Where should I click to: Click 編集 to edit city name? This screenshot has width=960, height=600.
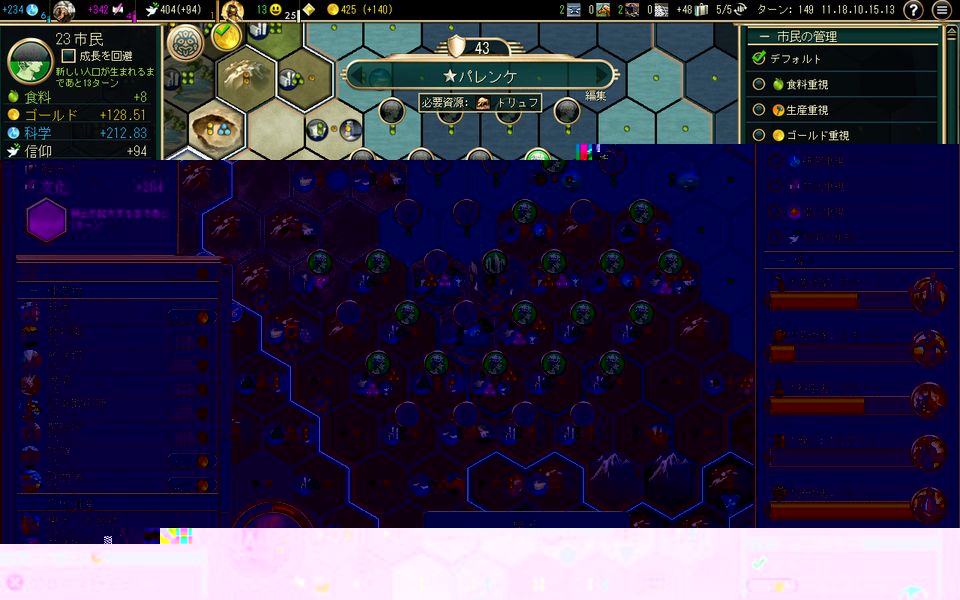pyautogui.click(x=596, y=96)
